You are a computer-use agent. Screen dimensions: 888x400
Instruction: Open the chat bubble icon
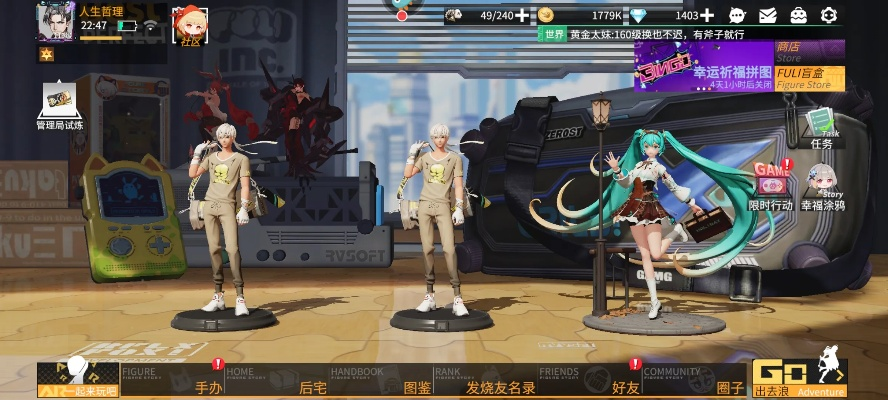[737, 15]
